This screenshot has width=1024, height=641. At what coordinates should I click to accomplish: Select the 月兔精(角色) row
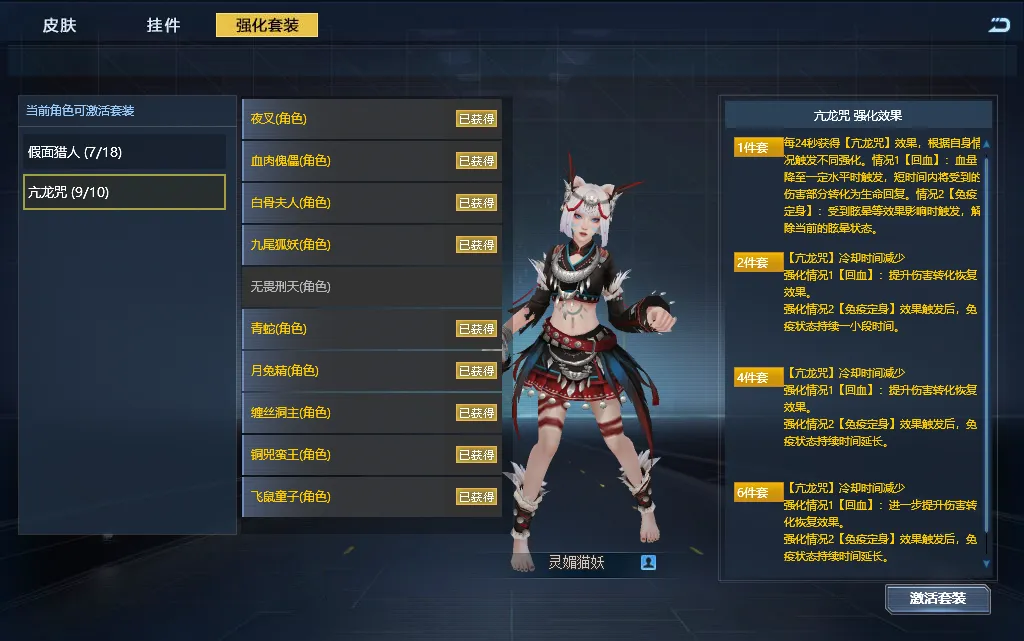pos(371,371)
